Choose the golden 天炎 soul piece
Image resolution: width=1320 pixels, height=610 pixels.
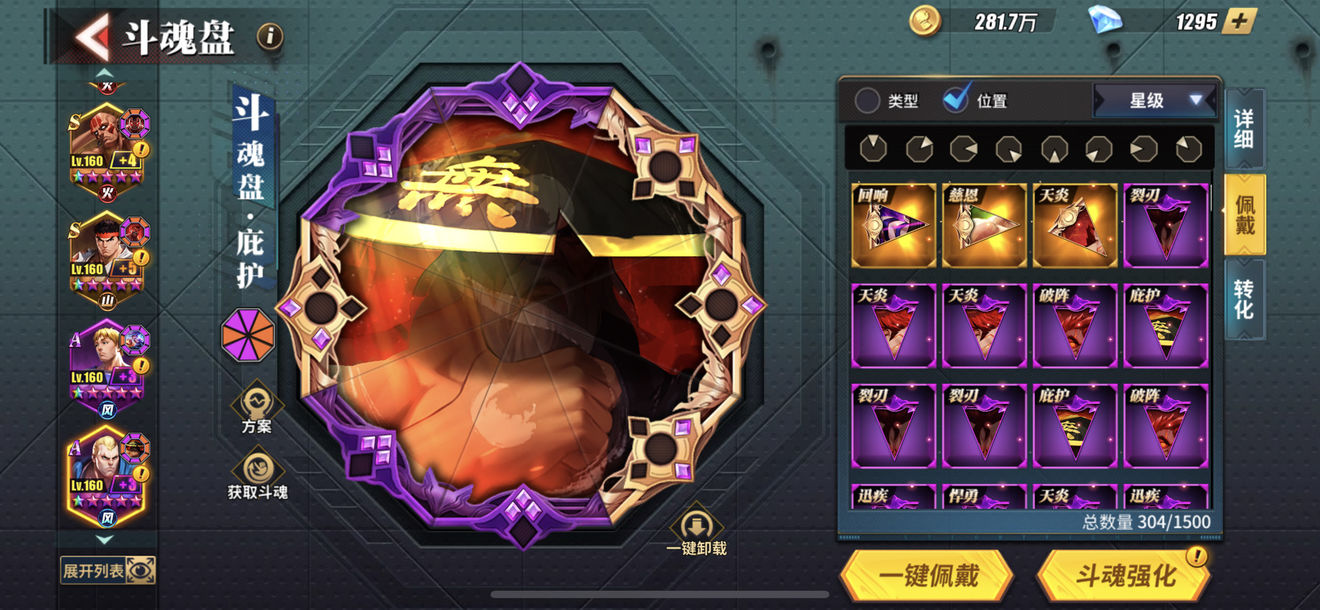click(1075, 226)
